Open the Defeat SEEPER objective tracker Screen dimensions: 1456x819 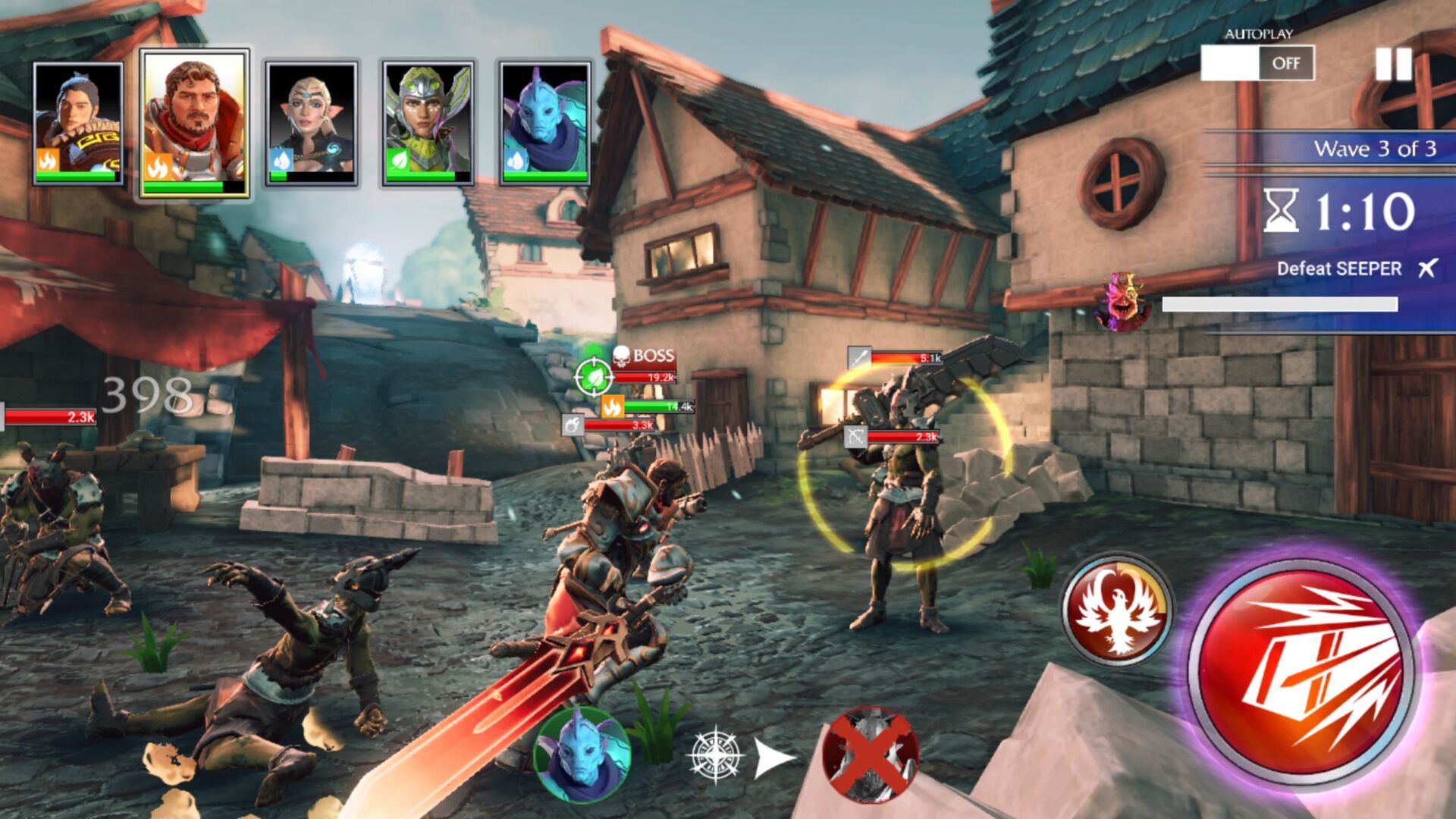point(1339,268)
